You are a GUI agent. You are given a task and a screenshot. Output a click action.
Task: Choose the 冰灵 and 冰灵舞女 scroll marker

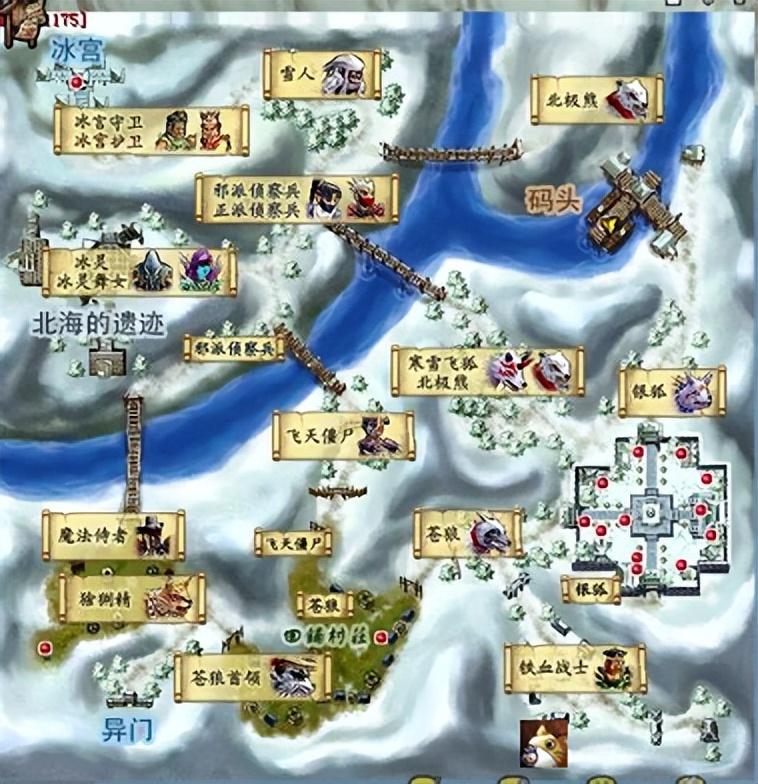(139, 272)
